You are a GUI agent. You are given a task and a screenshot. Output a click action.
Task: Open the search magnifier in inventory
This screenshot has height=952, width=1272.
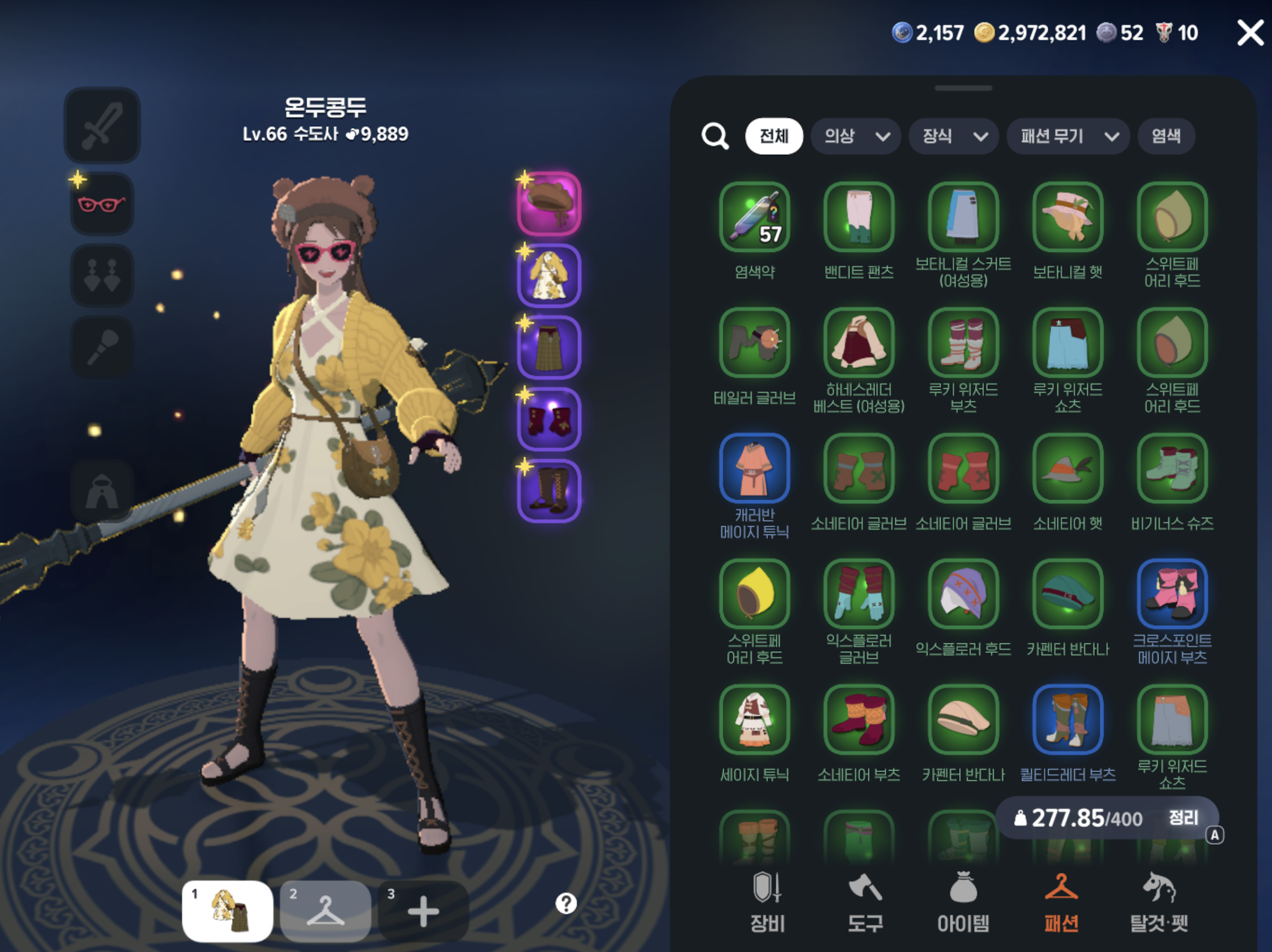714,136
